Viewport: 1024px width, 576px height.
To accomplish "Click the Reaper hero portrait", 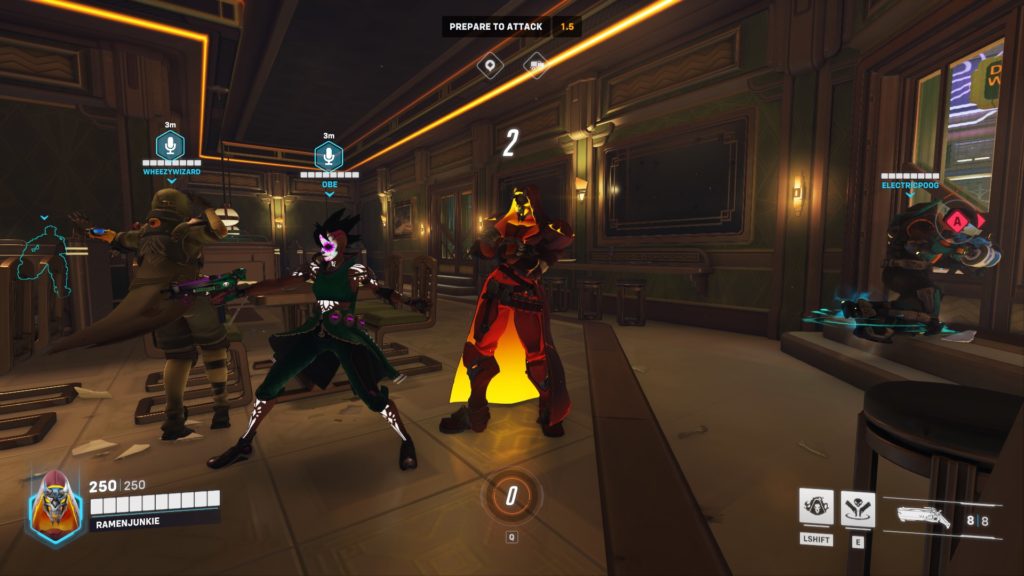I will tap(55, 507).
